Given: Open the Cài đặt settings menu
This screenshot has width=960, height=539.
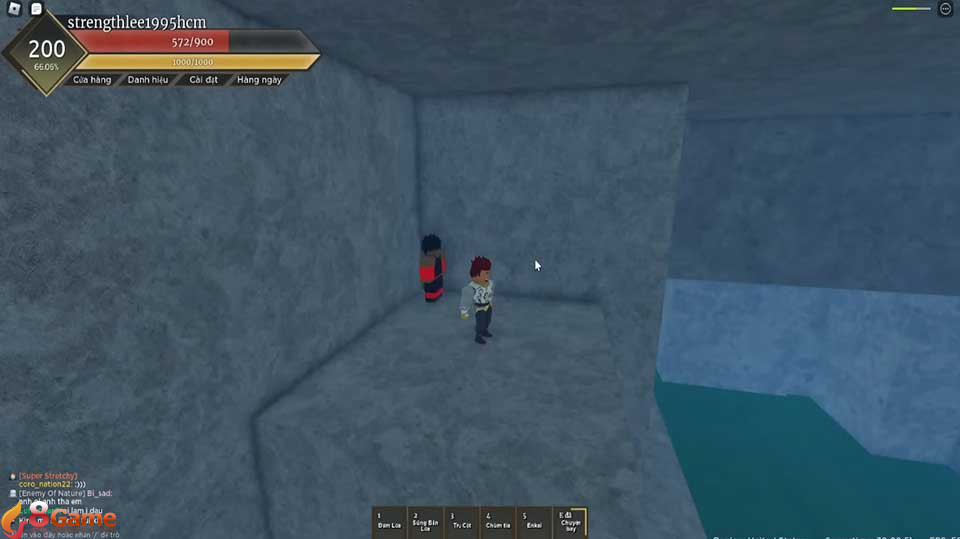Looking at the screenshot, I should point(204,79).
